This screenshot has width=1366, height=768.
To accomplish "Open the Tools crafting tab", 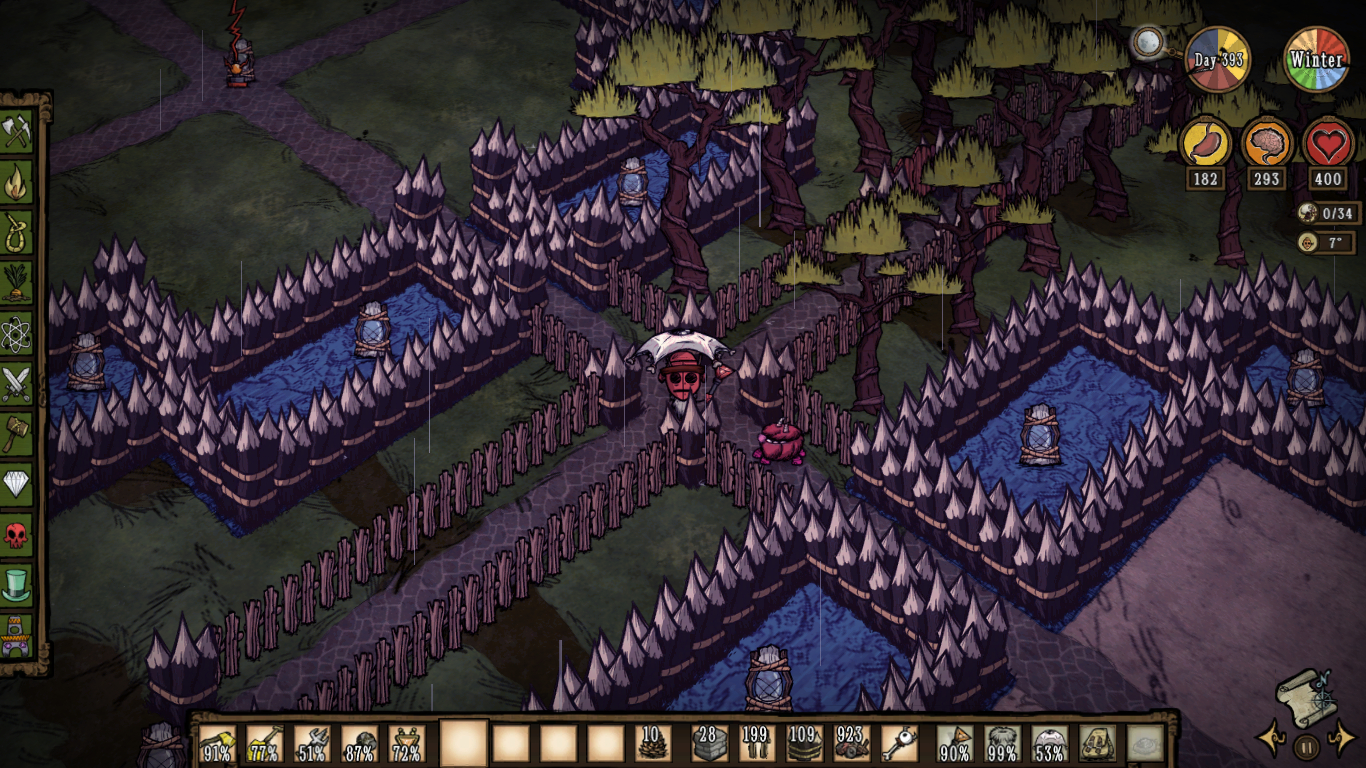I will point(17,131).
